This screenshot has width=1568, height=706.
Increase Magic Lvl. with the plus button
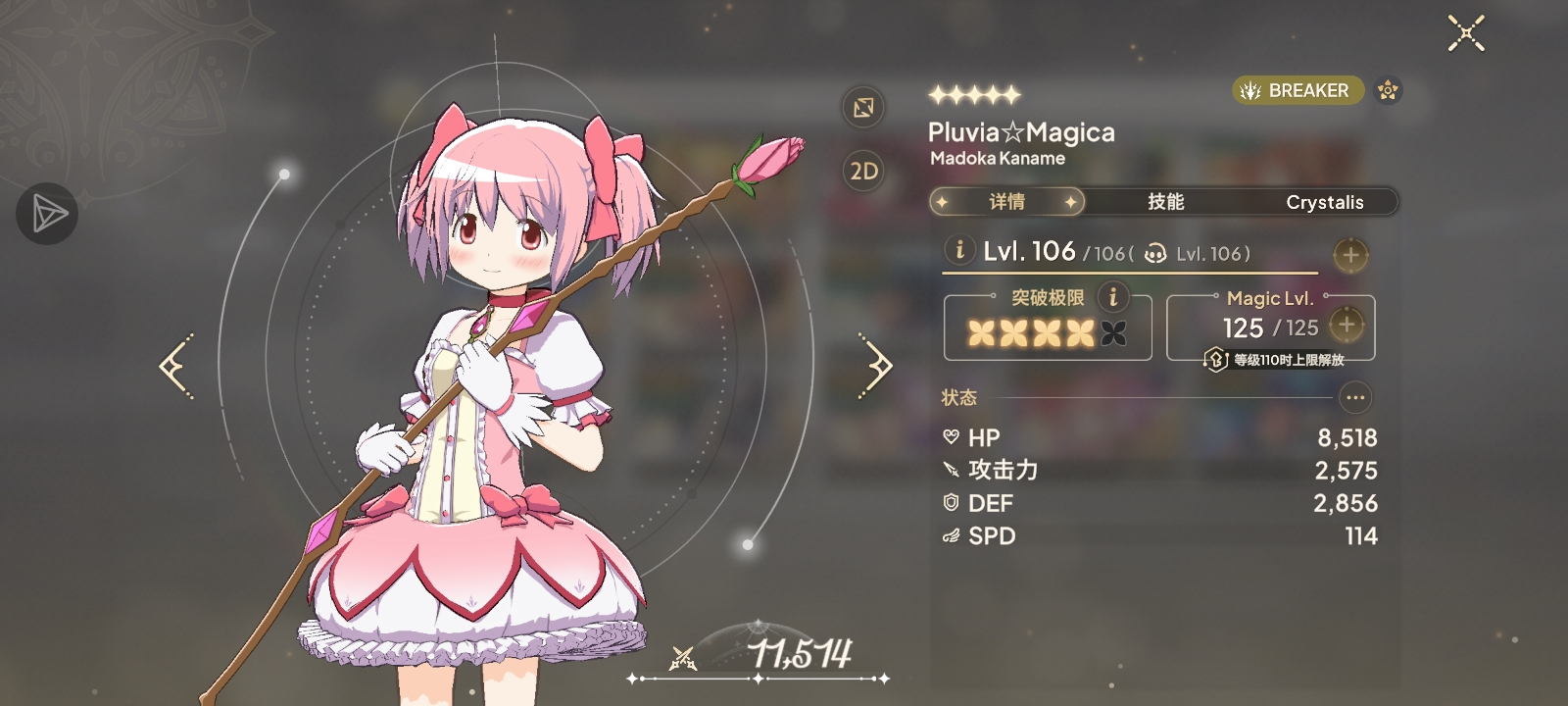point(1347,325)
